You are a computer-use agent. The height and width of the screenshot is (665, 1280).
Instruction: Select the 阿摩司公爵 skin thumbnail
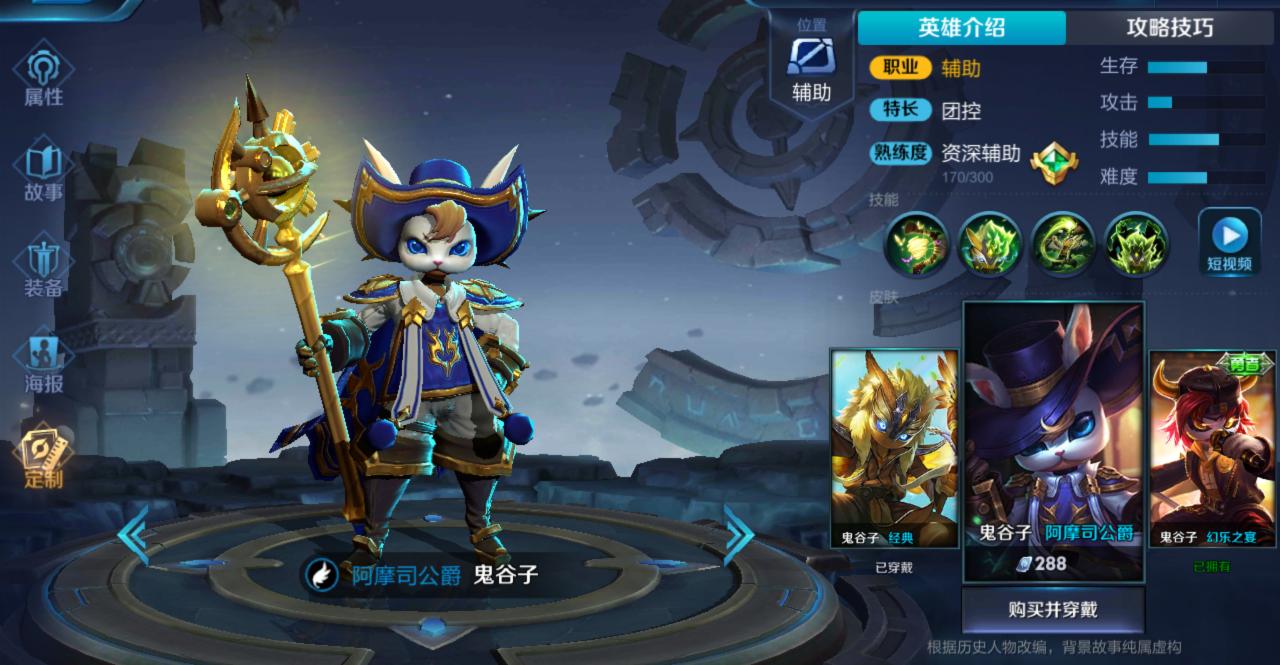(1053, 440)
